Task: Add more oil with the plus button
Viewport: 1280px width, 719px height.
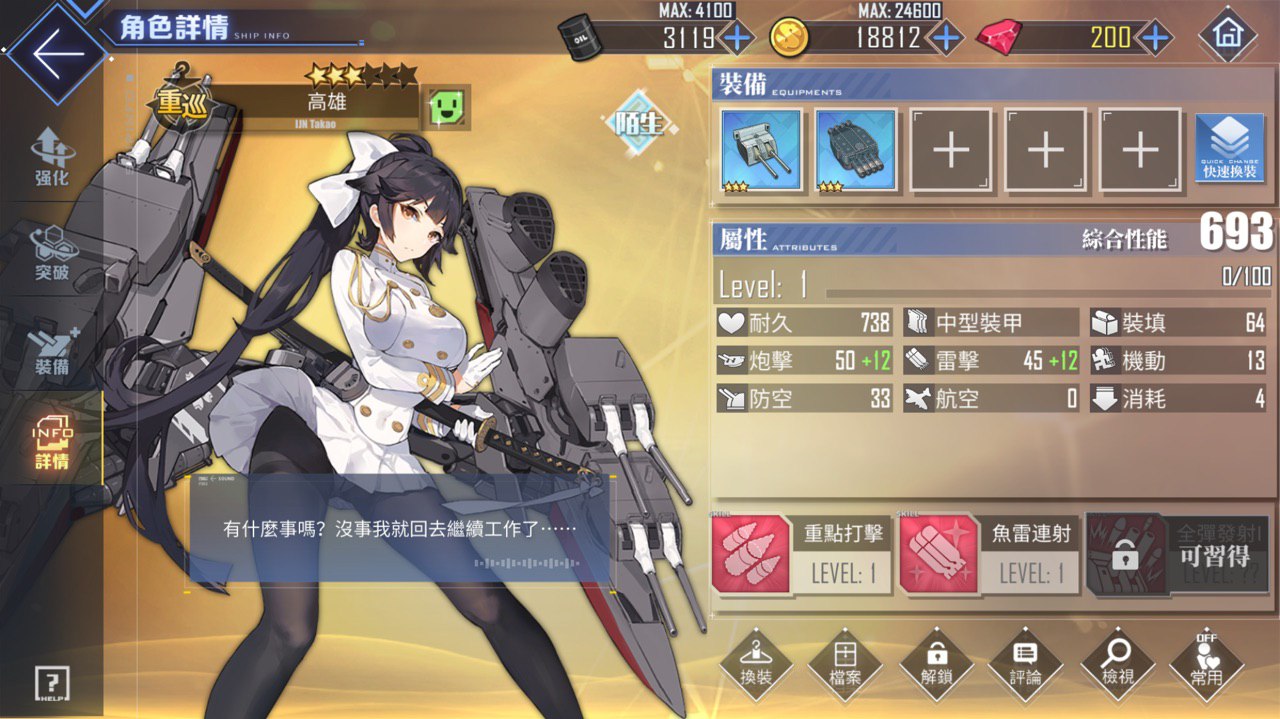Action: point(737,38)
